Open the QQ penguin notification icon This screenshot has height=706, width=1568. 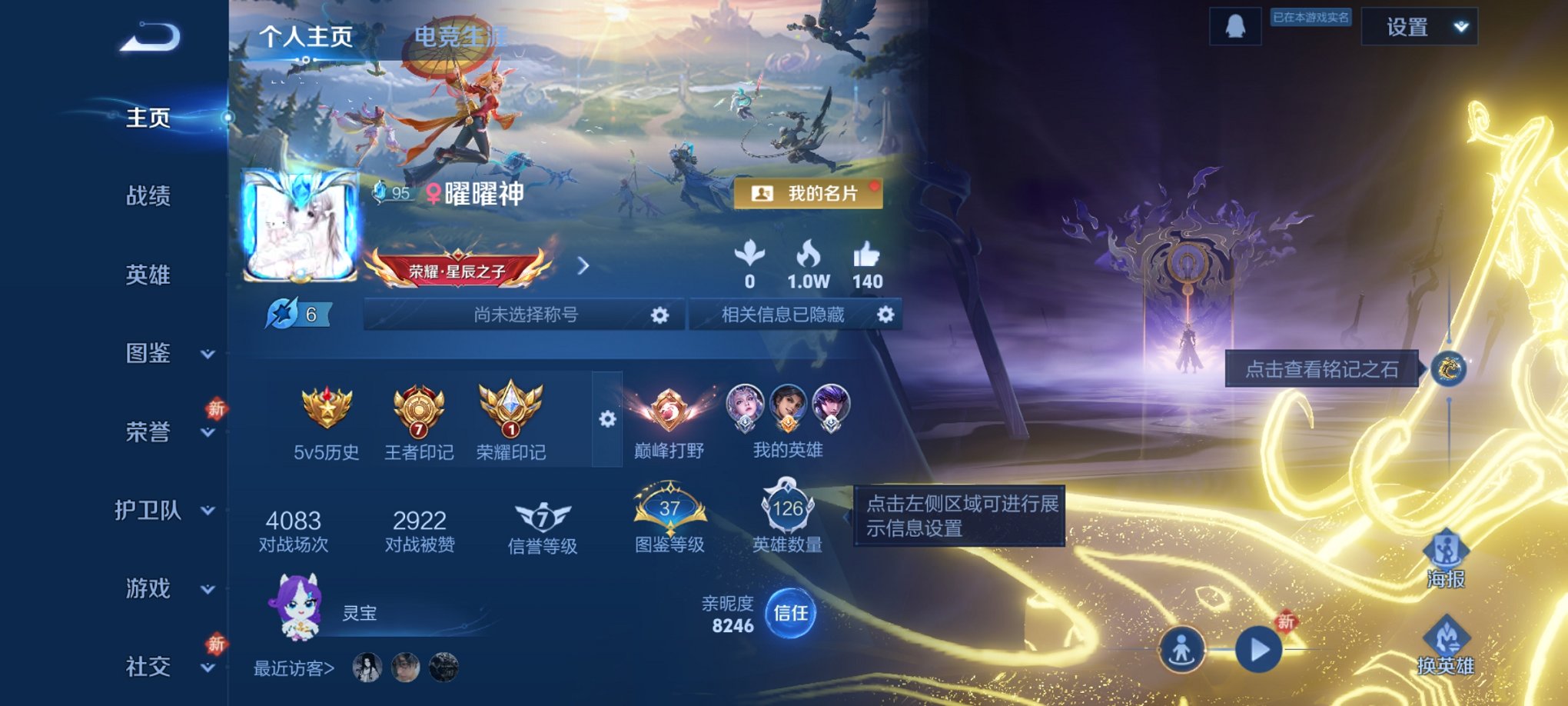coord(1237,25)
